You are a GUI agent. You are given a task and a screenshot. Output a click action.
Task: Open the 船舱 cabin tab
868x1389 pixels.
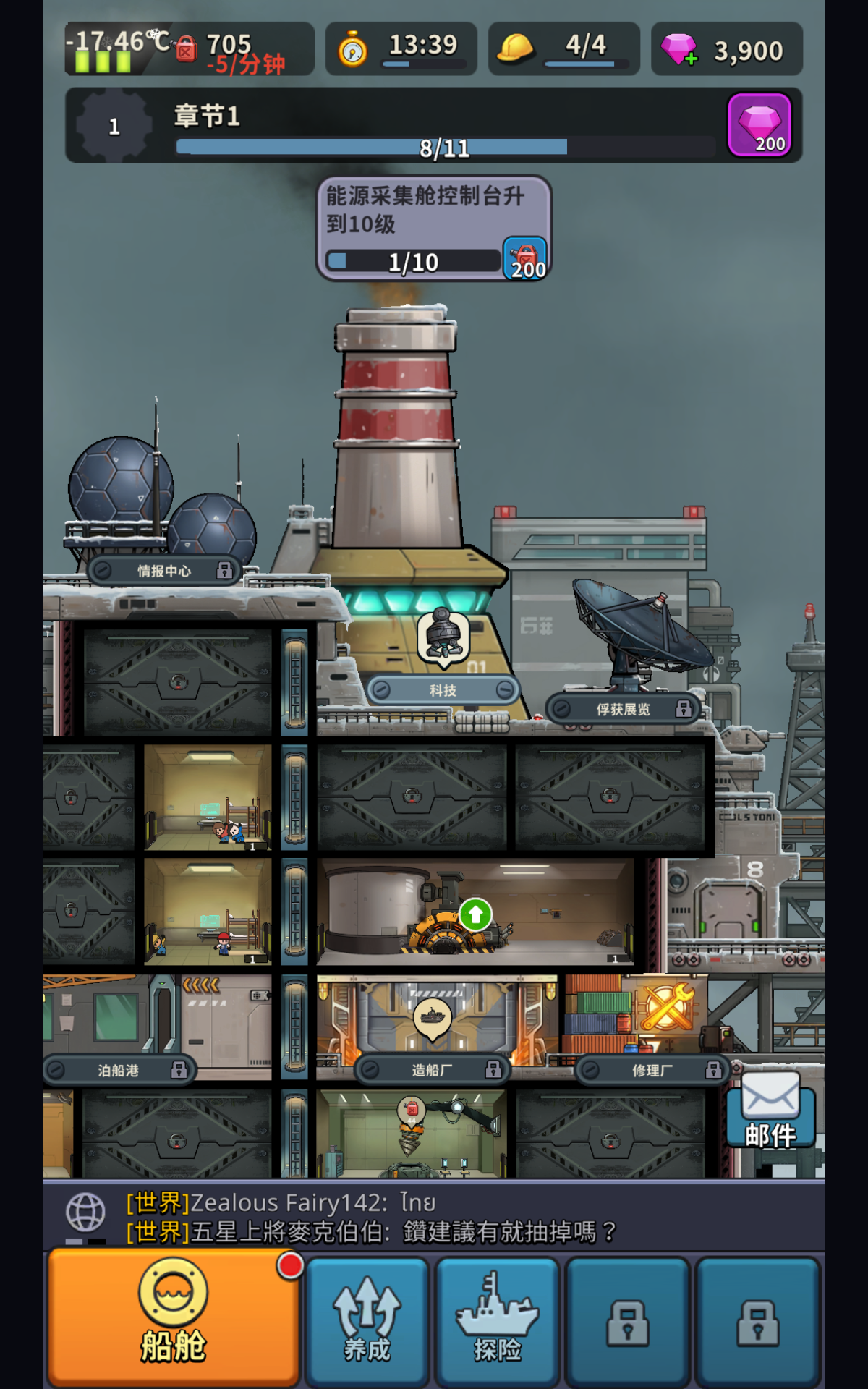[174, 1318]
